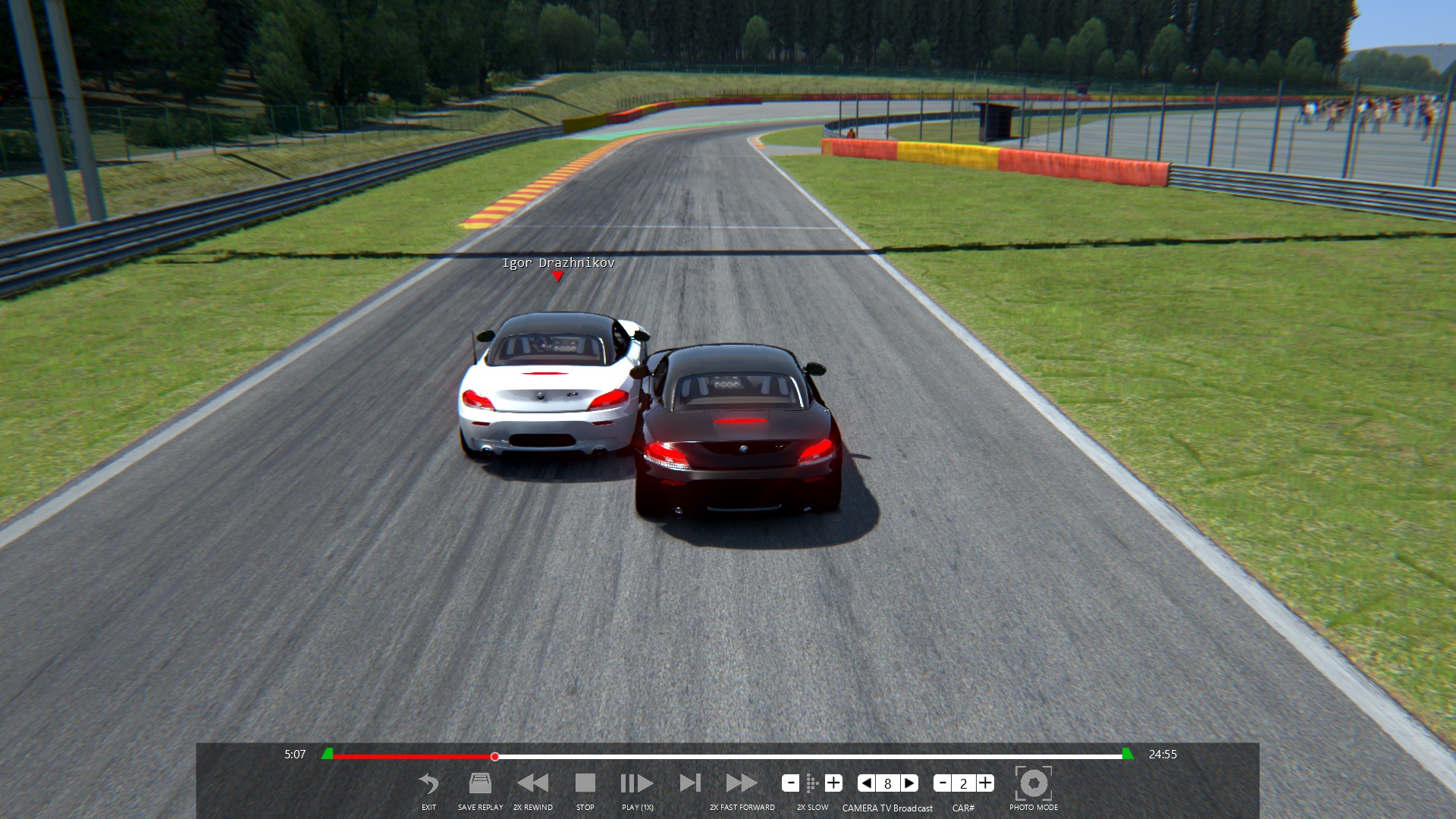Viewport: 1456px width, 819px height.
Task: Select the next car number
Action: point(985,783)
